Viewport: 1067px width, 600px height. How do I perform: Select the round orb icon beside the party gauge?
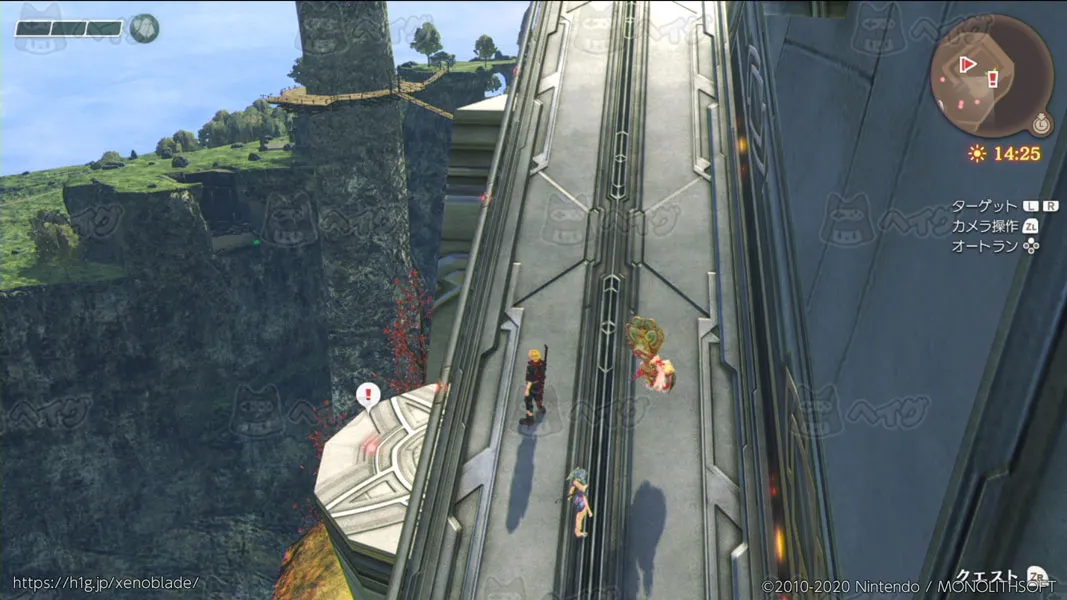(145, 28)
